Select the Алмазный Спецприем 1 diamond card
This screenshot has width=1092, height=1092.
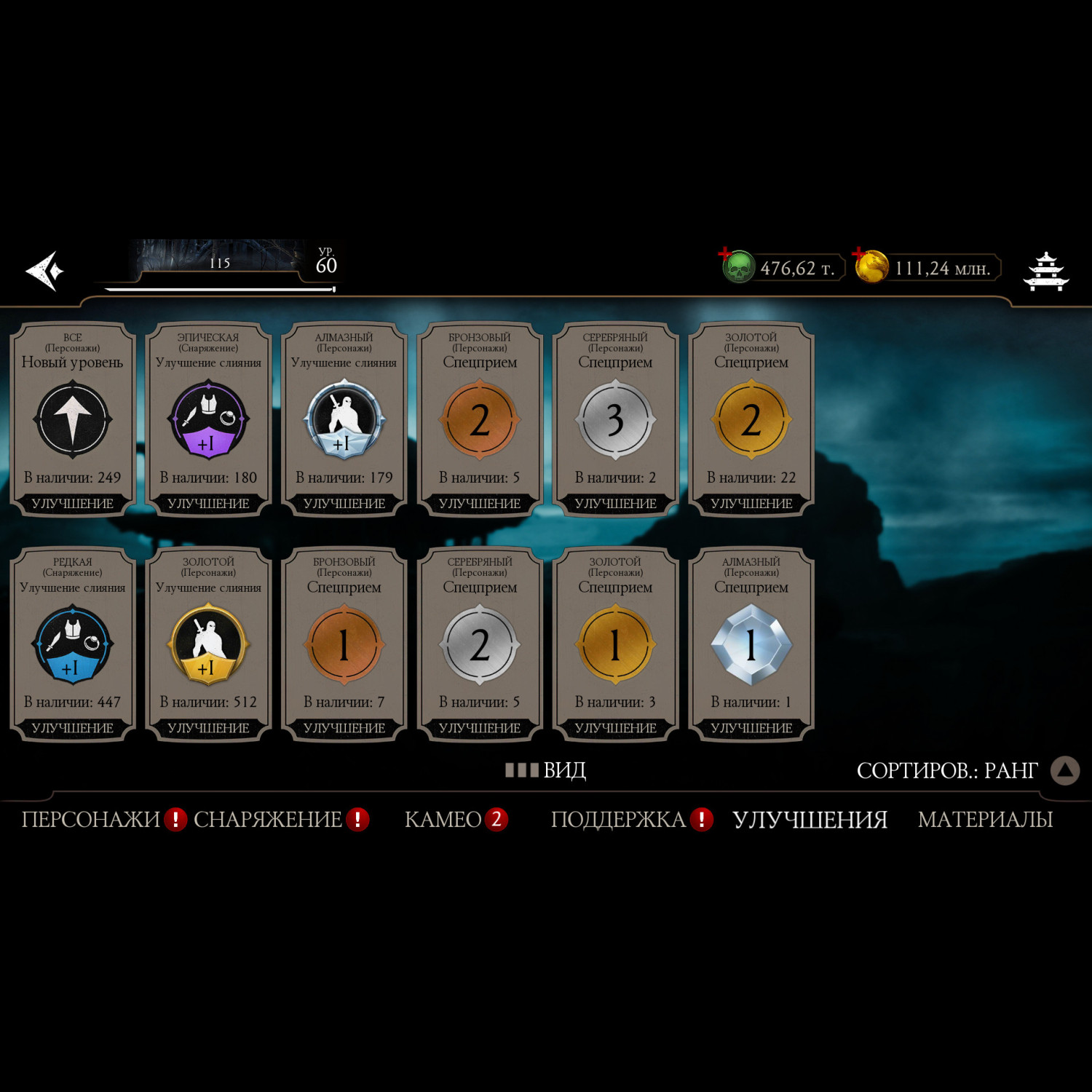751,644
